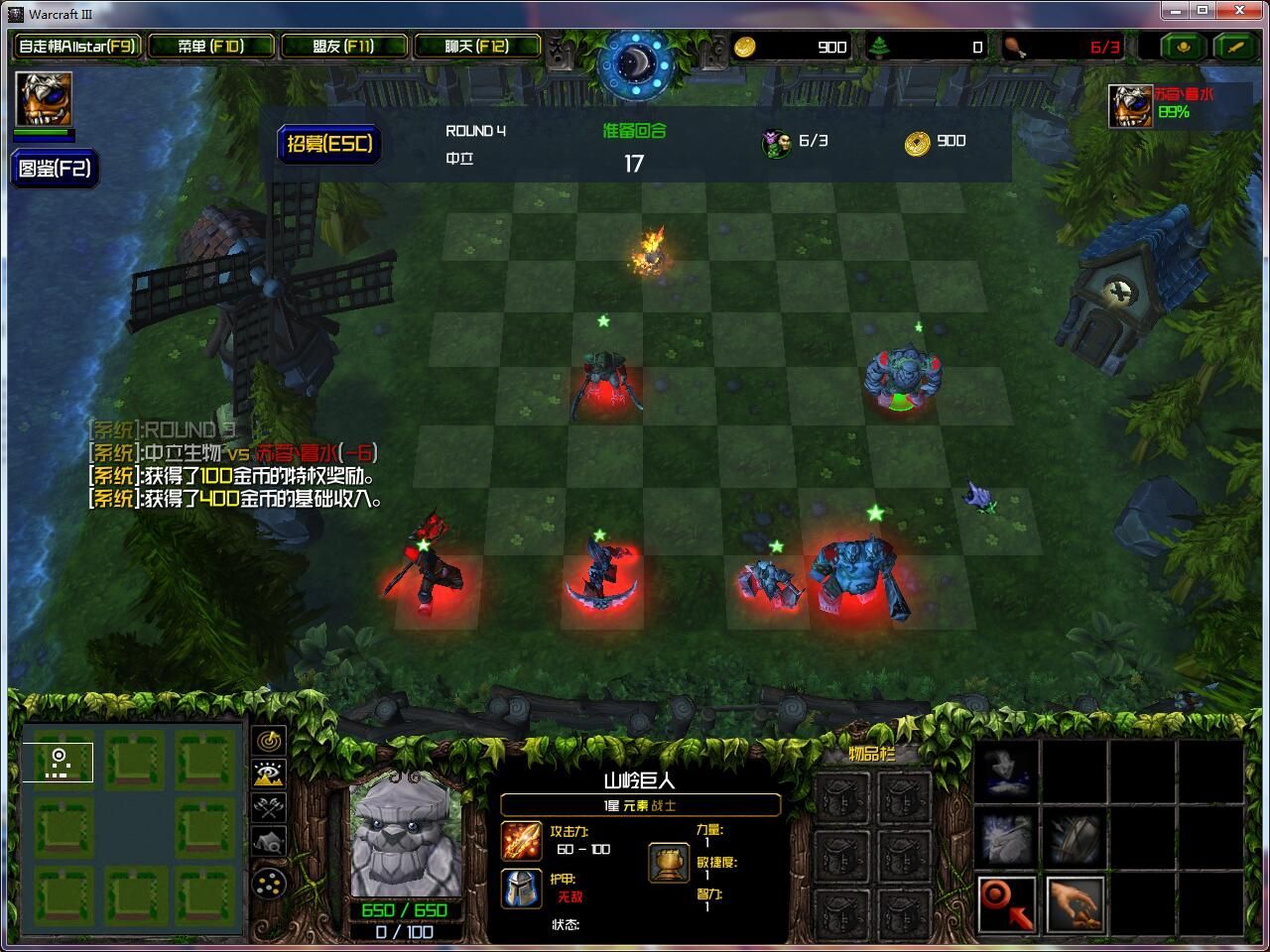Toggle the crossed axes ally attack option
The height and width of the screenshot is (952, 1270).
[x=267, y=806]
